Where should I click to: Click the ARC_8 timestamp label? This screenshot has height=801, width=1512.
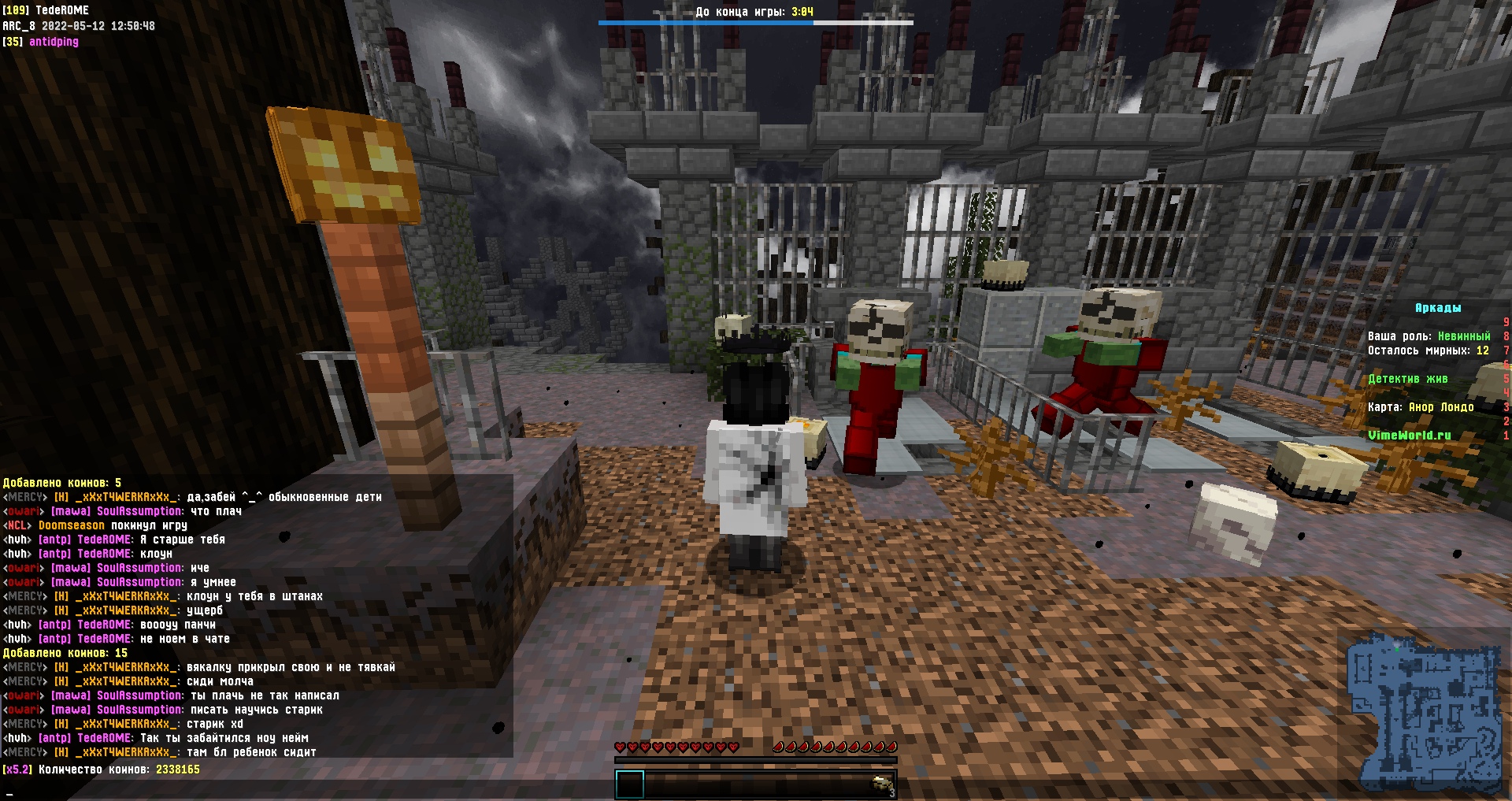[x=79, y=25]
